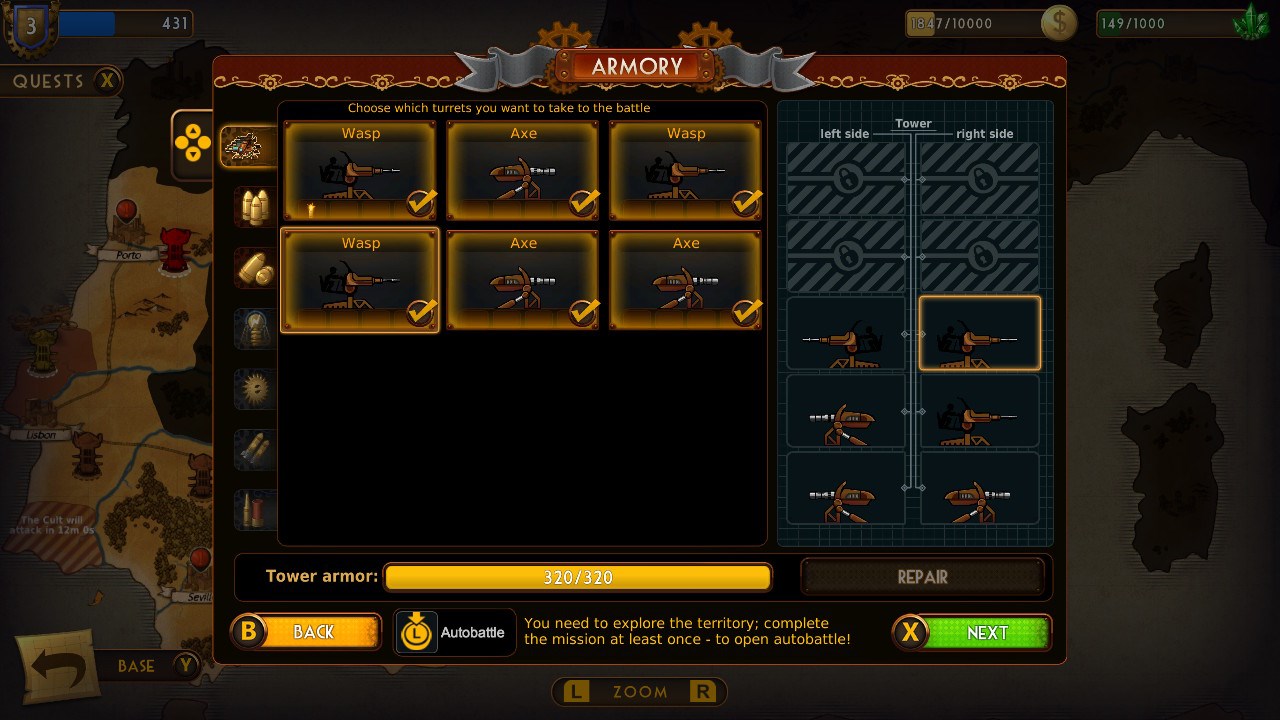Open the Quests panel
This screenshot has width=1280, height=720.
[x=65, y=81]
